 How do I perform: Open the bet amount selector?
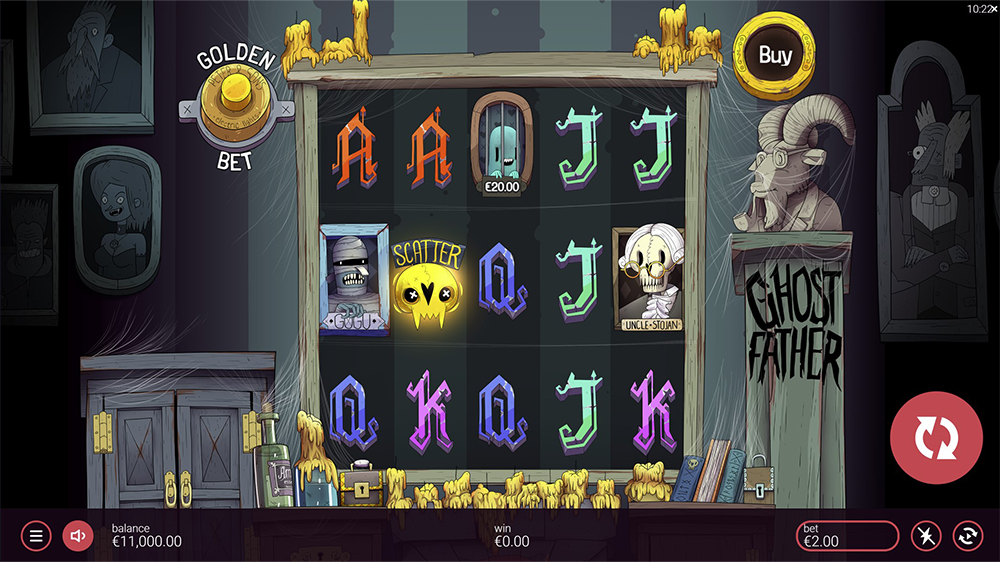[x=847, y=536]
